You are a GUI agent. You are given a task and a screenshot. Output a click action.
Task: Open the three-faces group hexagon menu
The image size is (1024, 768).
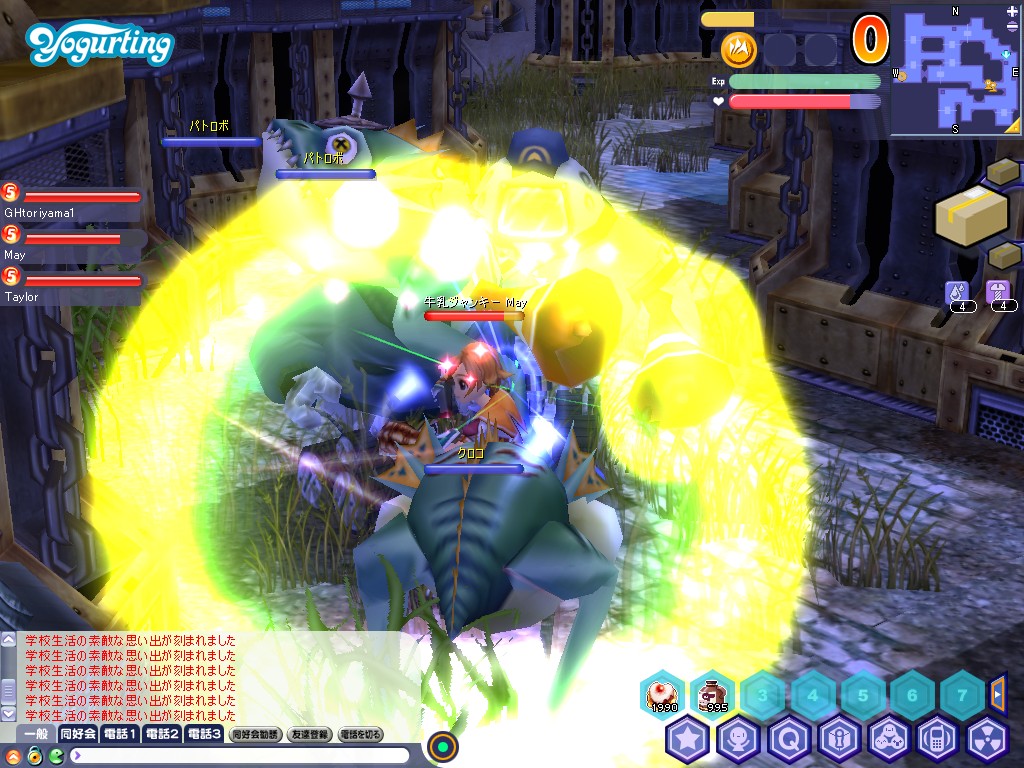click(x=888, y=740)
